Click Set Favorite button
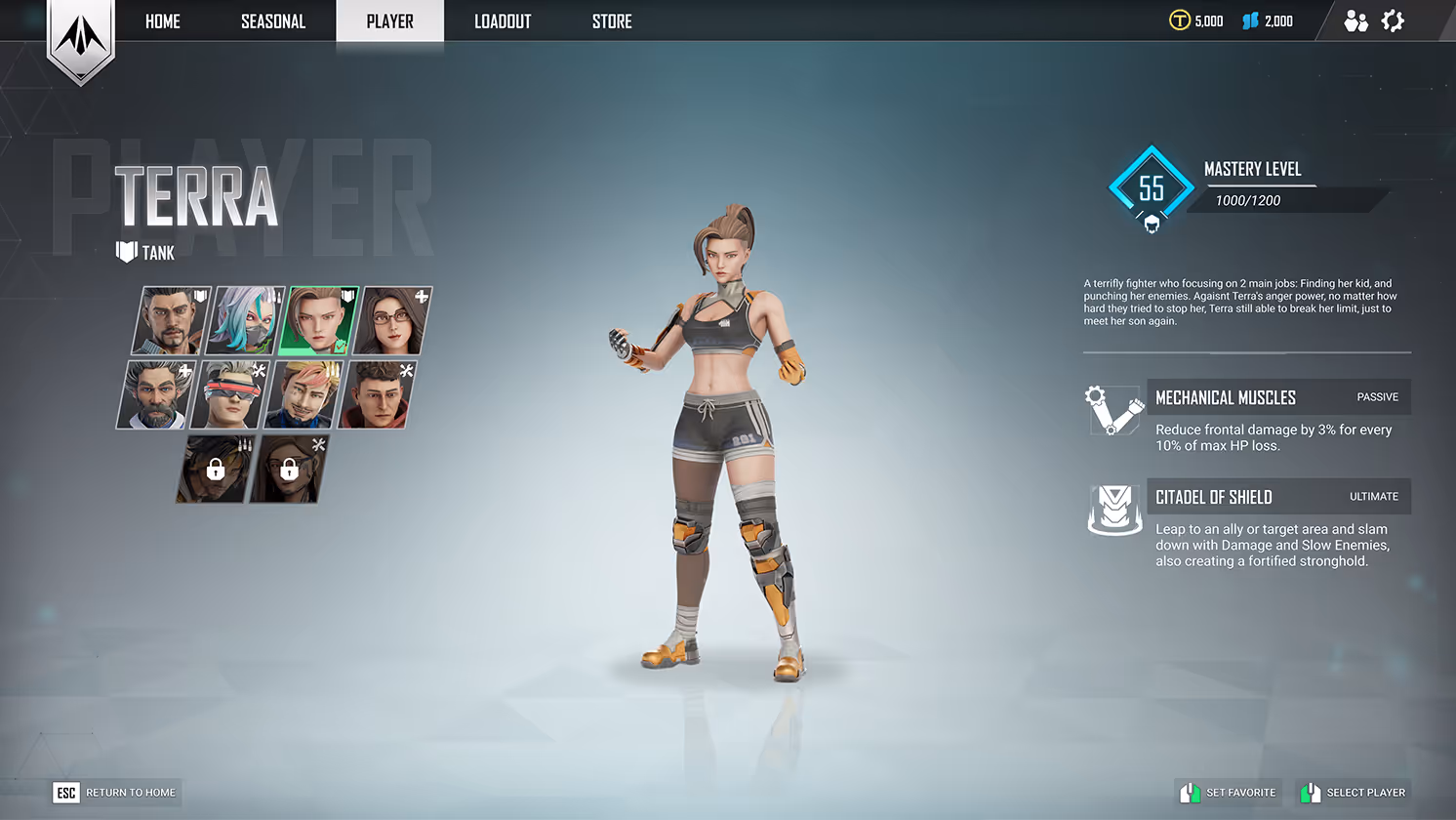The height and width of the screenshot is (820, 1456). click(x=1230, y=793)
